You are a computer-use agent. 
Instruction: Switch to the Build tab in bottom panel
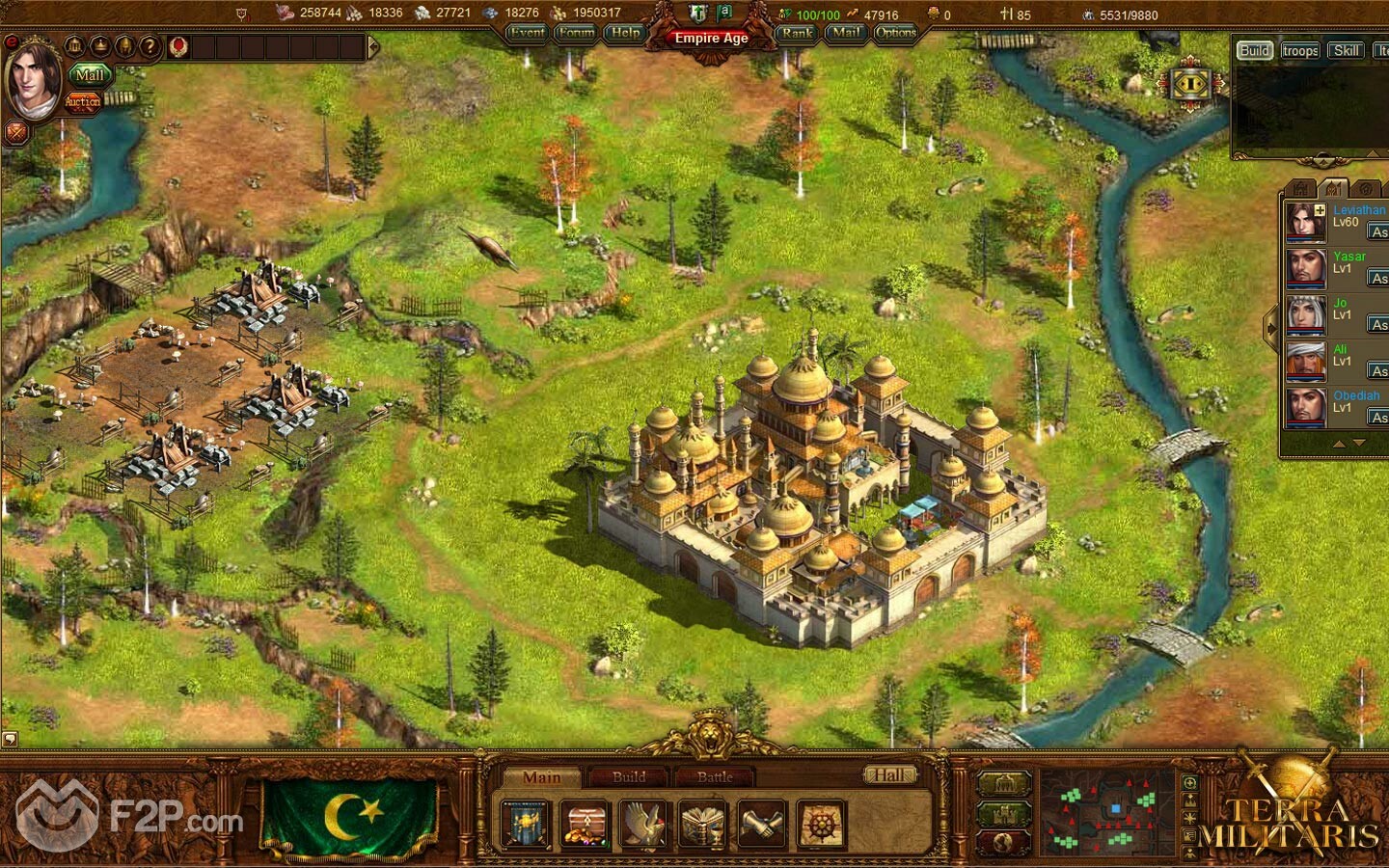point(629,776)
